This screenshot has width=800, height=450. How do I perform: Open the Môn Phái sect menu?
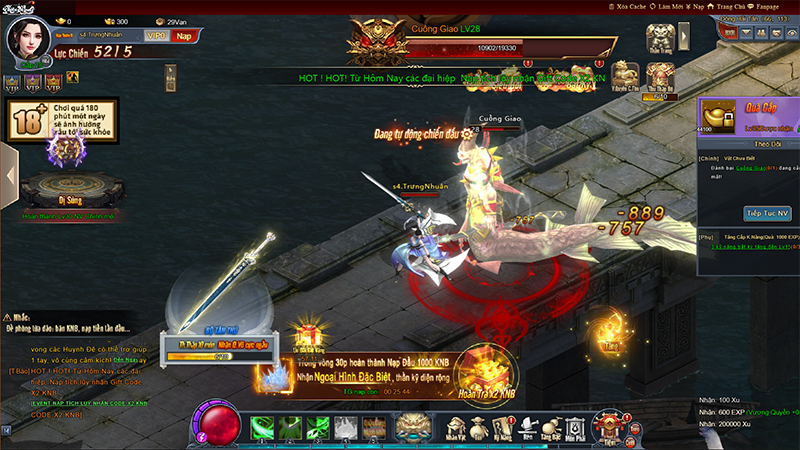point(576,427)
